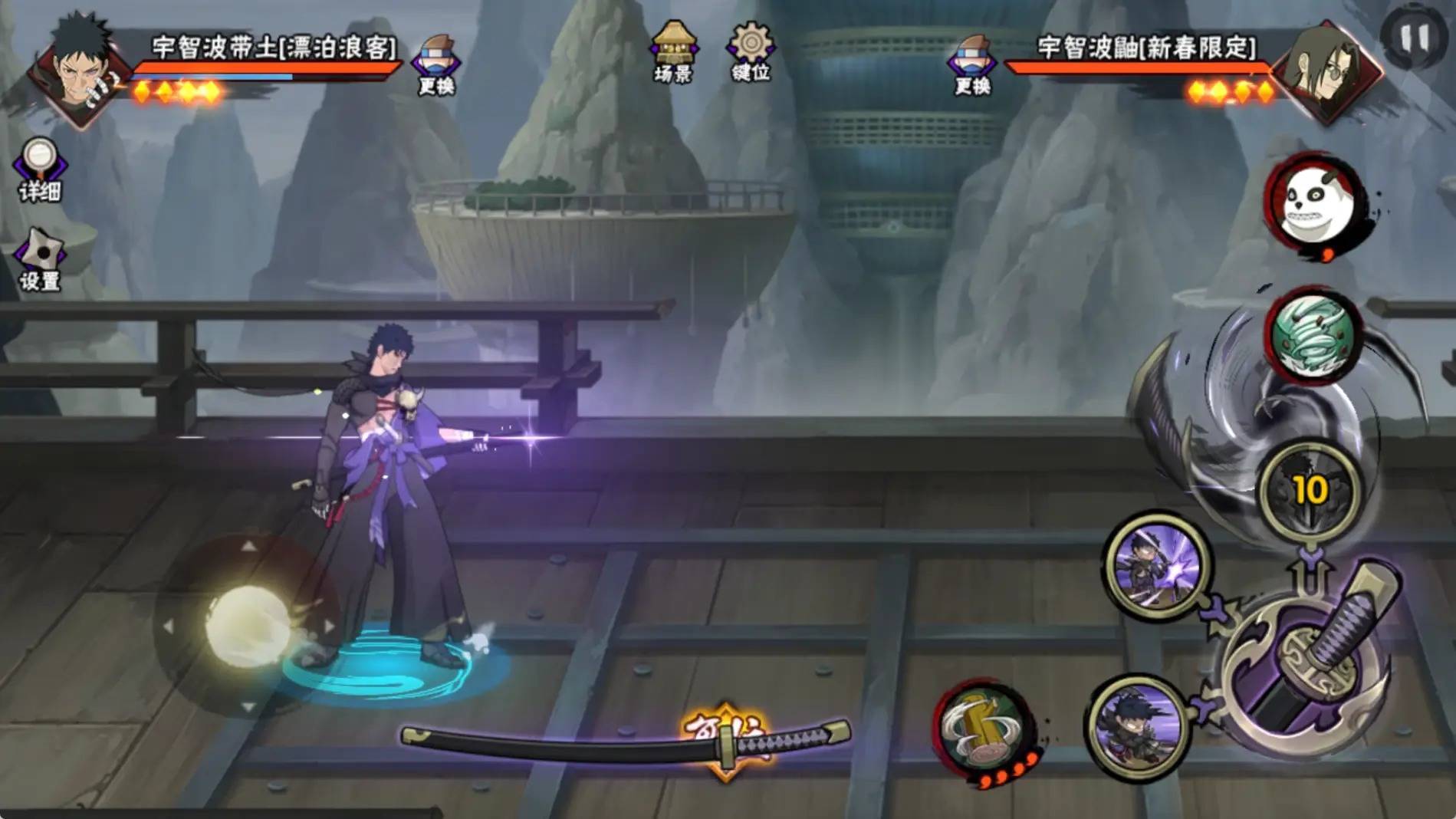Use the purple slash skill
This screenshot has height=819, width=1456.
coord(1156,565)
